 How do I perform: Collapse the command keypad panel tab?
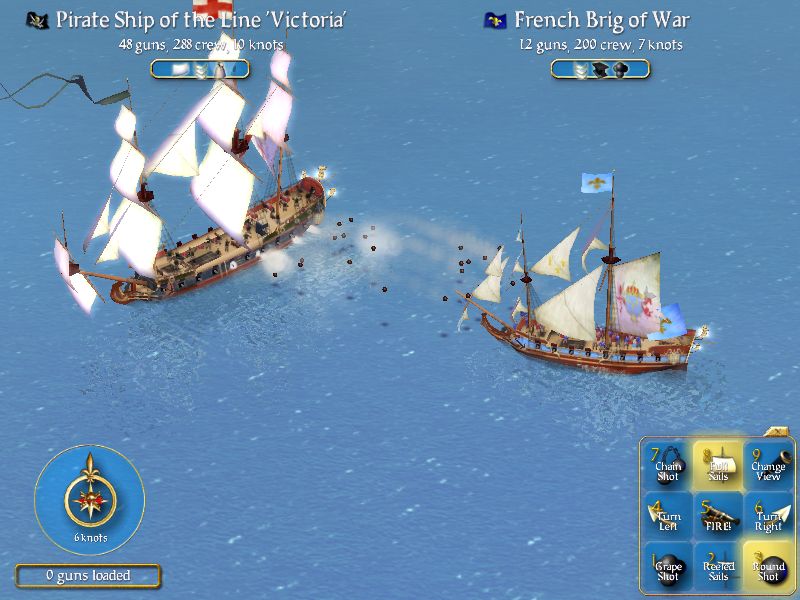coord(776,433)
